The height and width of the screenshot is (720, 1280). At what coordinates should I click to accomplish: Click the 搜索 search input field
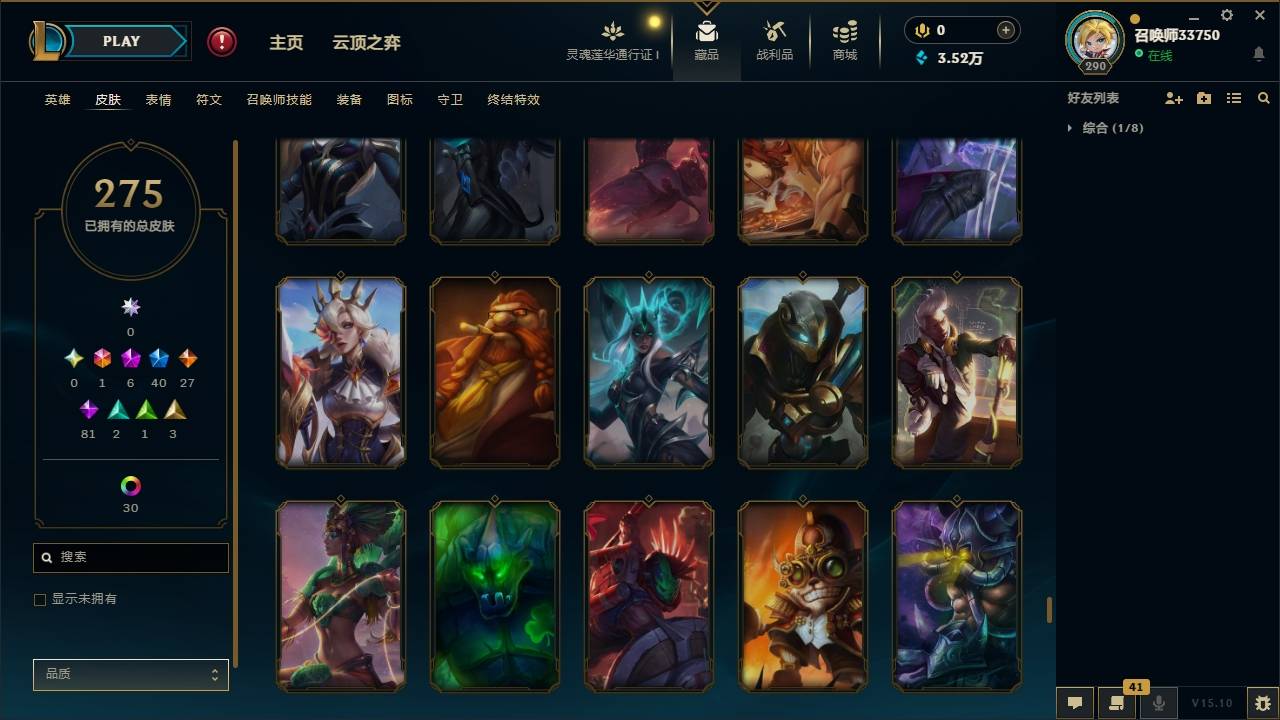(130, 557)
